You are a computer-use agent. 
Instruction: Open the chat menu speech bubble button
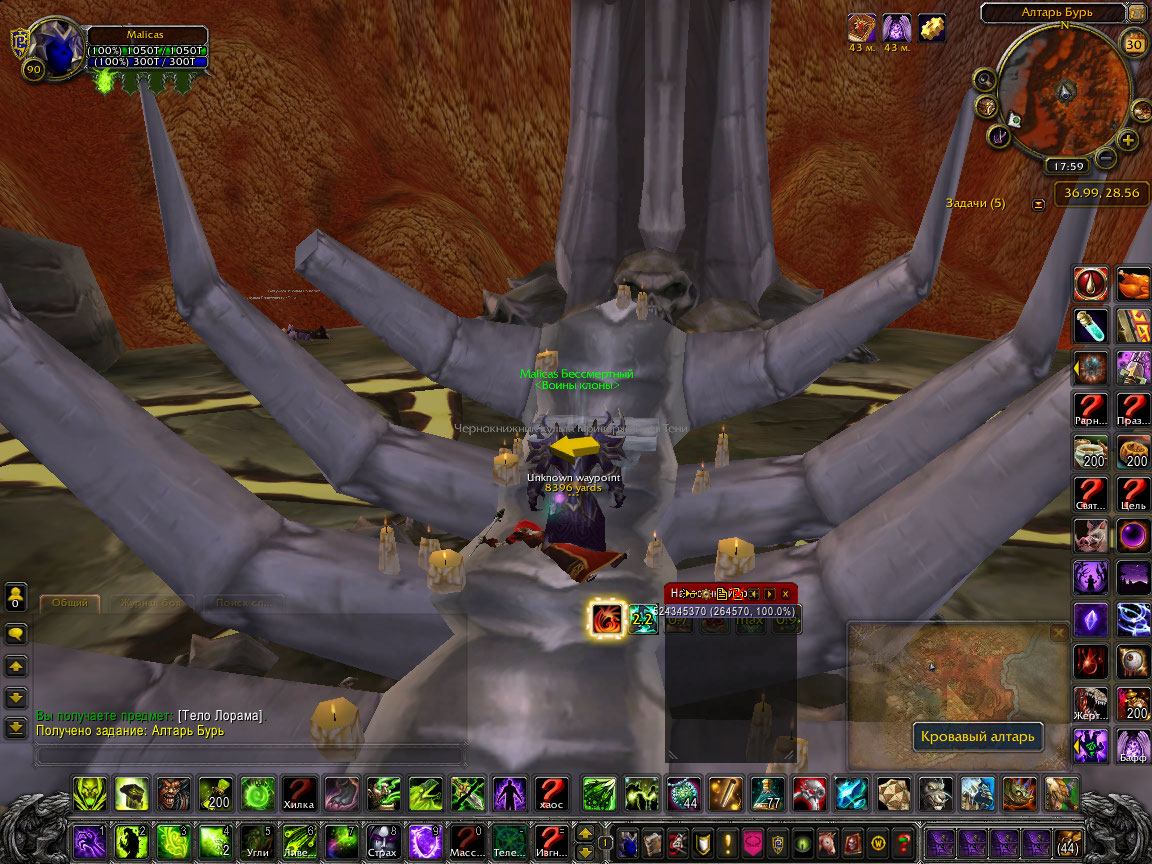[x=16, y=633]
